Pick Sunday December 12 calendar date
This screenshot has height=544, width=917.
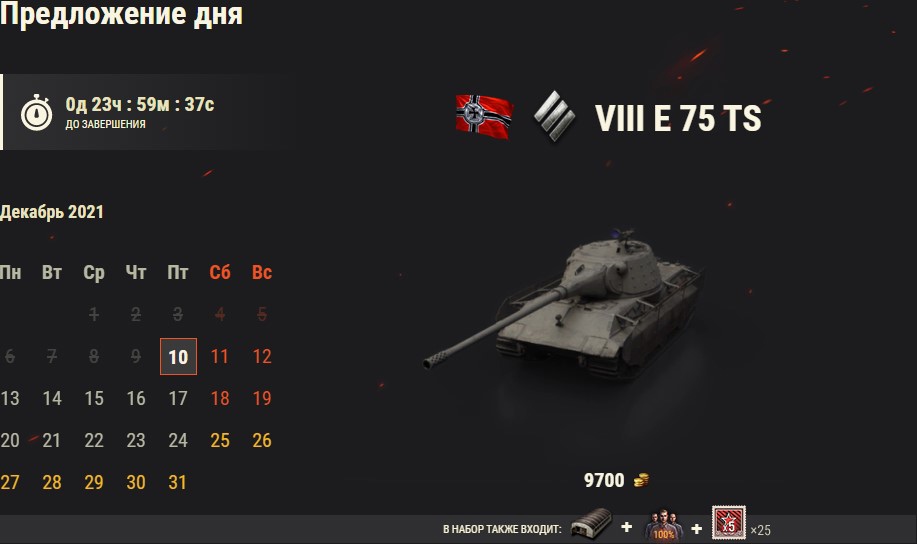(x=262, y=357)
